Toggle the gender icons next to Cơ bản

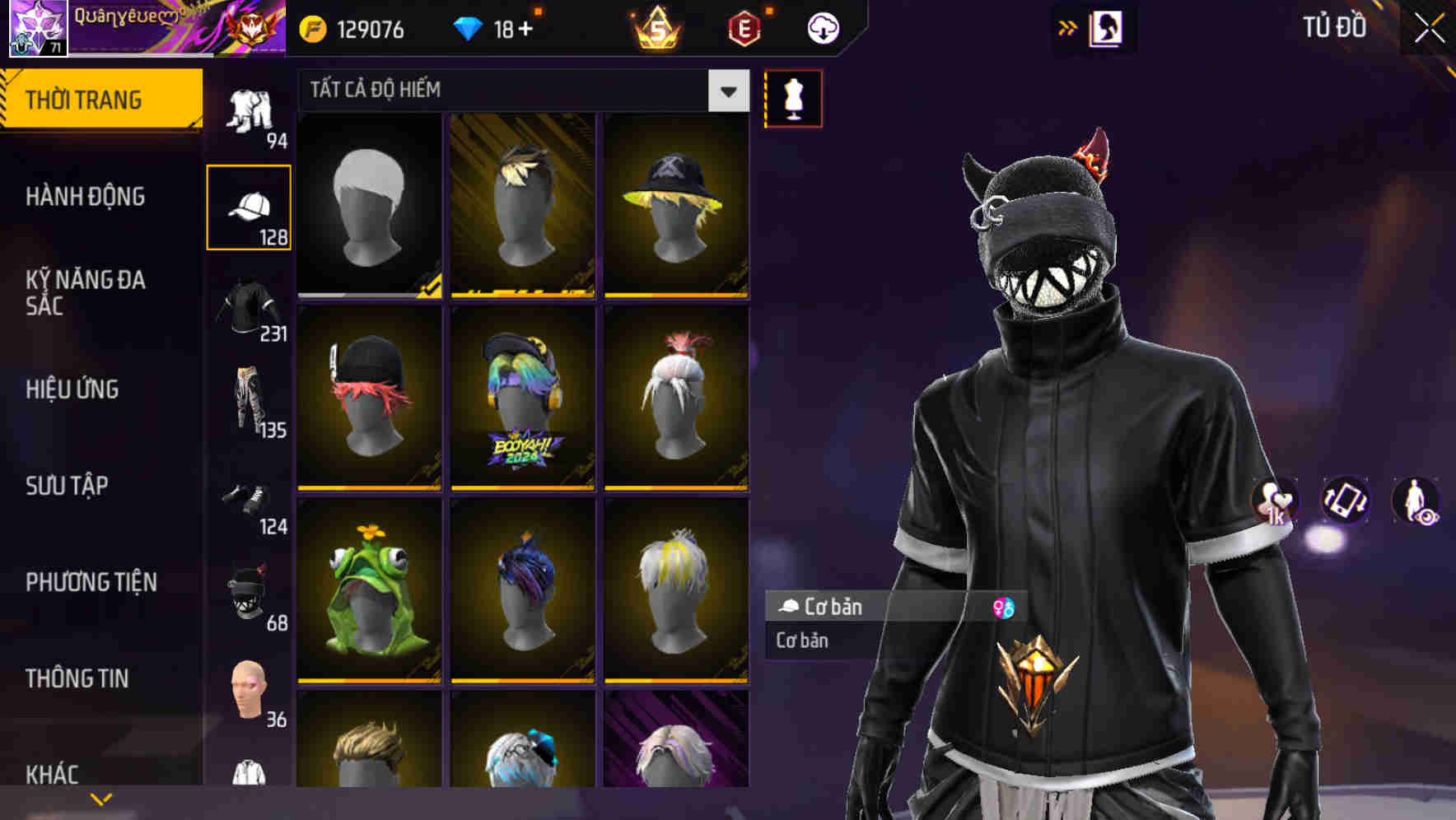coord(1001,608)
